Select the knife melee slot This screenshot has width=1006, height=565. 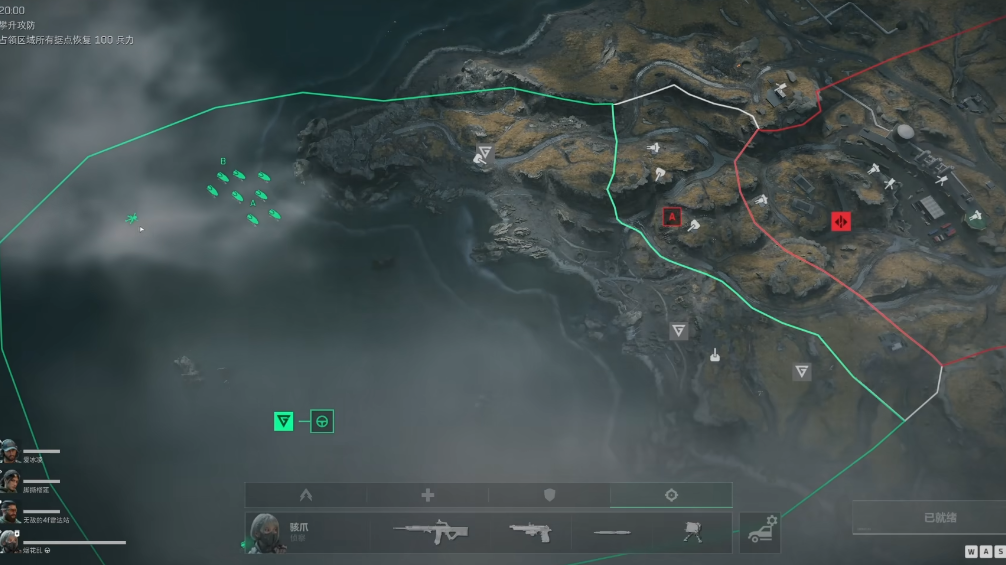[x=611, y=532]
